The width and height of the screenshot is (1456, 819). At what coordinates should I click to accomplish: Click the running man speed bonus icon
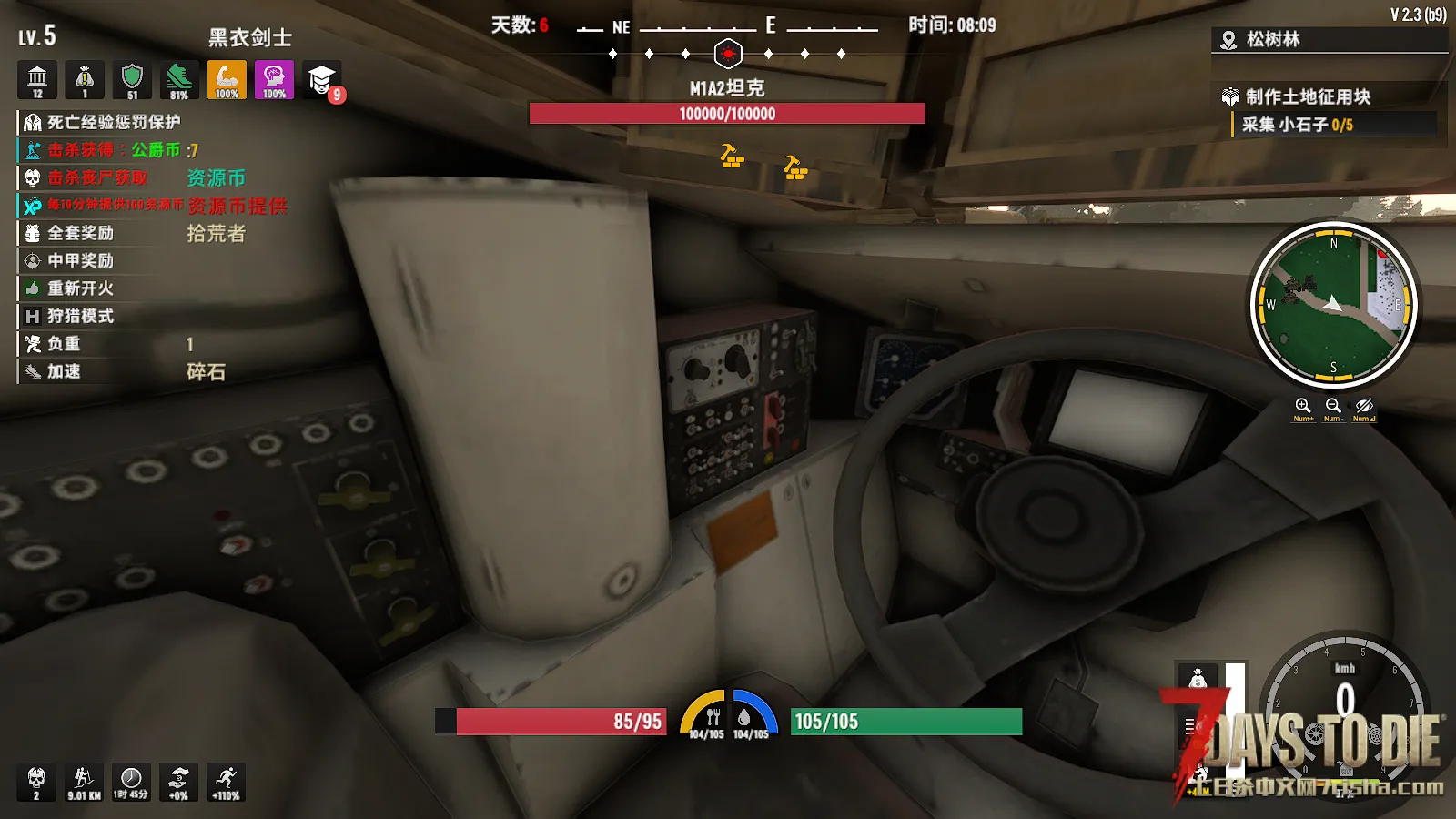click(226, 782)
